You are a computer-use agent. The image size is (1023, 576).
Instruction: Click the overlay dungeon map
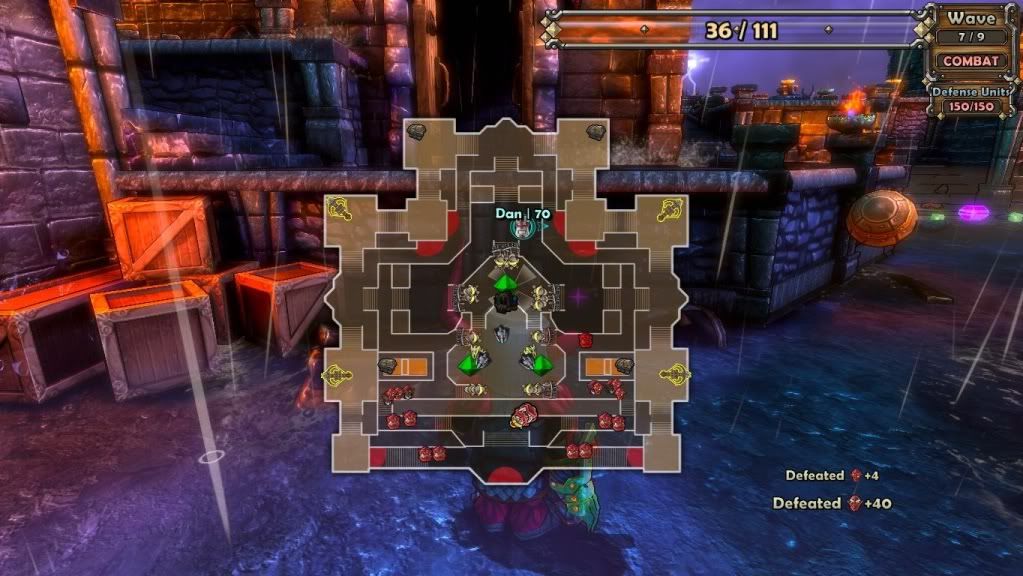coord(506,300)
